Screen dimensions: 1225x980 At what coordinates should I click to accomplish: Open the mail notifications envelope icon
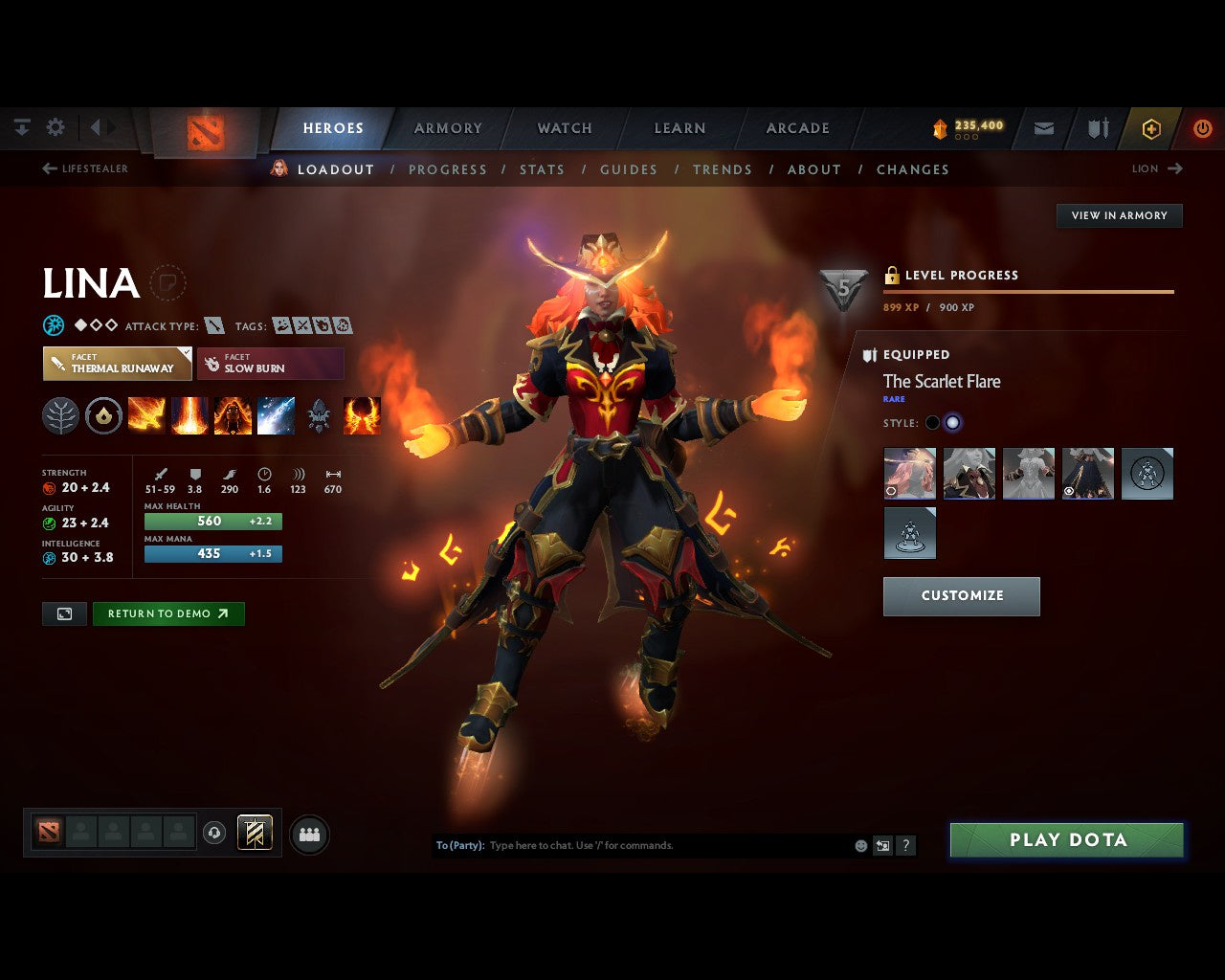coord(1044,127)
